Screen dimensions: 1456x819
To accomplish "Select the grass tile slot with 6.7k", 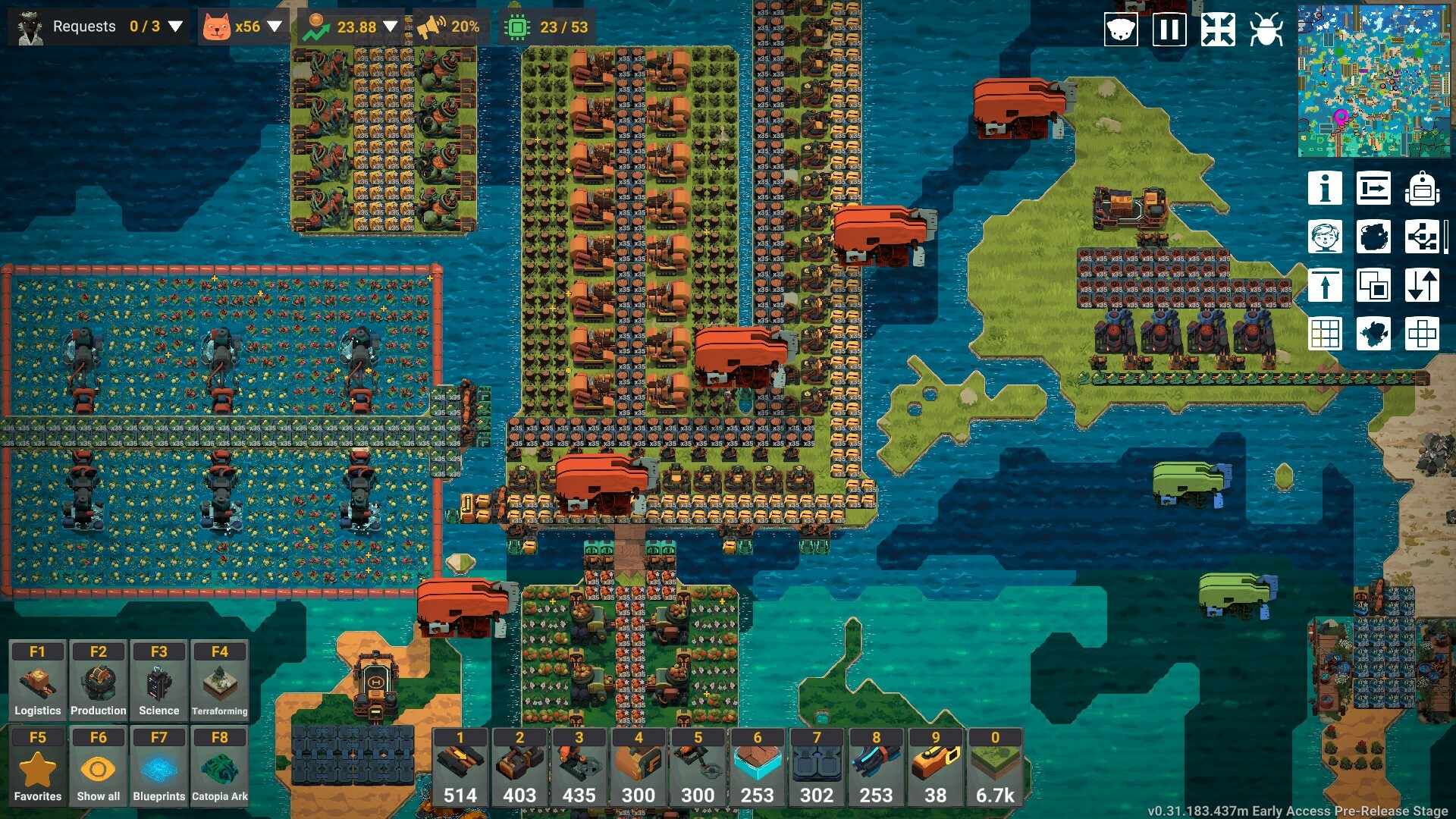I will pos(995,767).
